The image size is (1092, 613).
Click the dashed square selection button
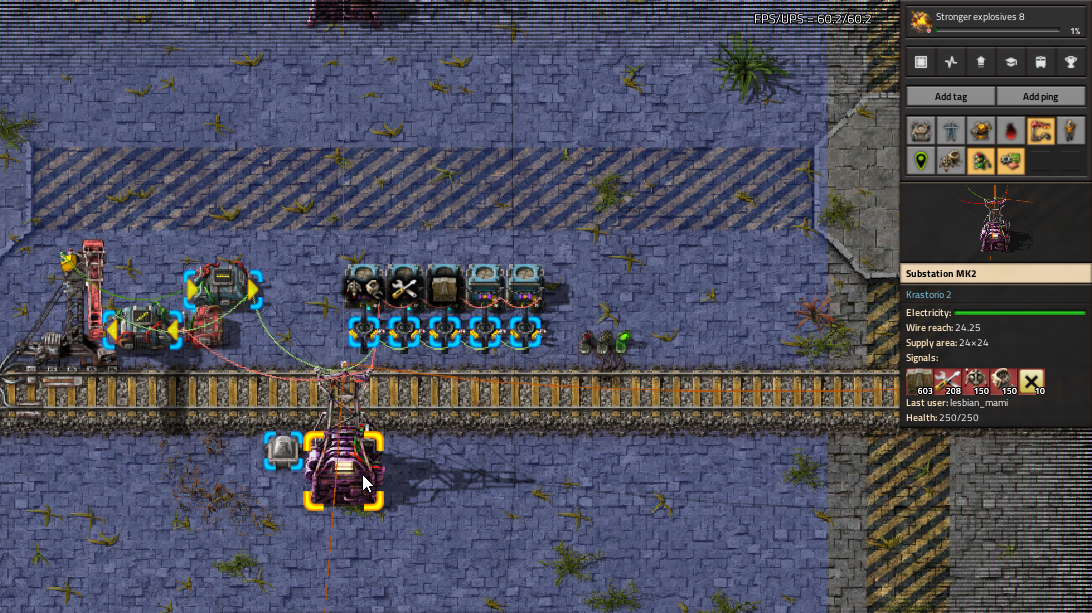coord(921,62)
